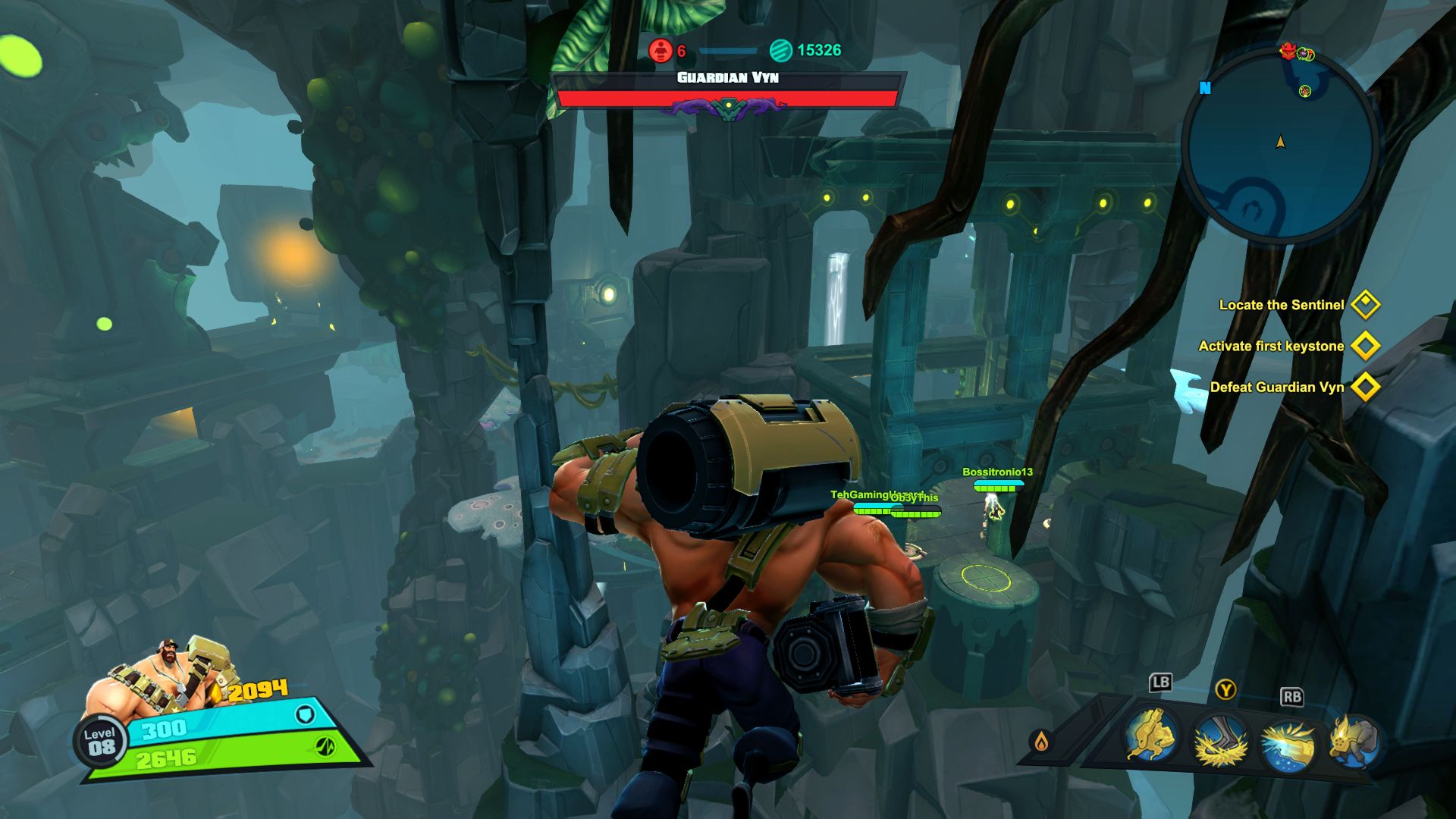This screenshot has height=819, width=1456.
Task: Click the red lives-remaining icon
Action: pyautogui.click(x=661, y=51)
